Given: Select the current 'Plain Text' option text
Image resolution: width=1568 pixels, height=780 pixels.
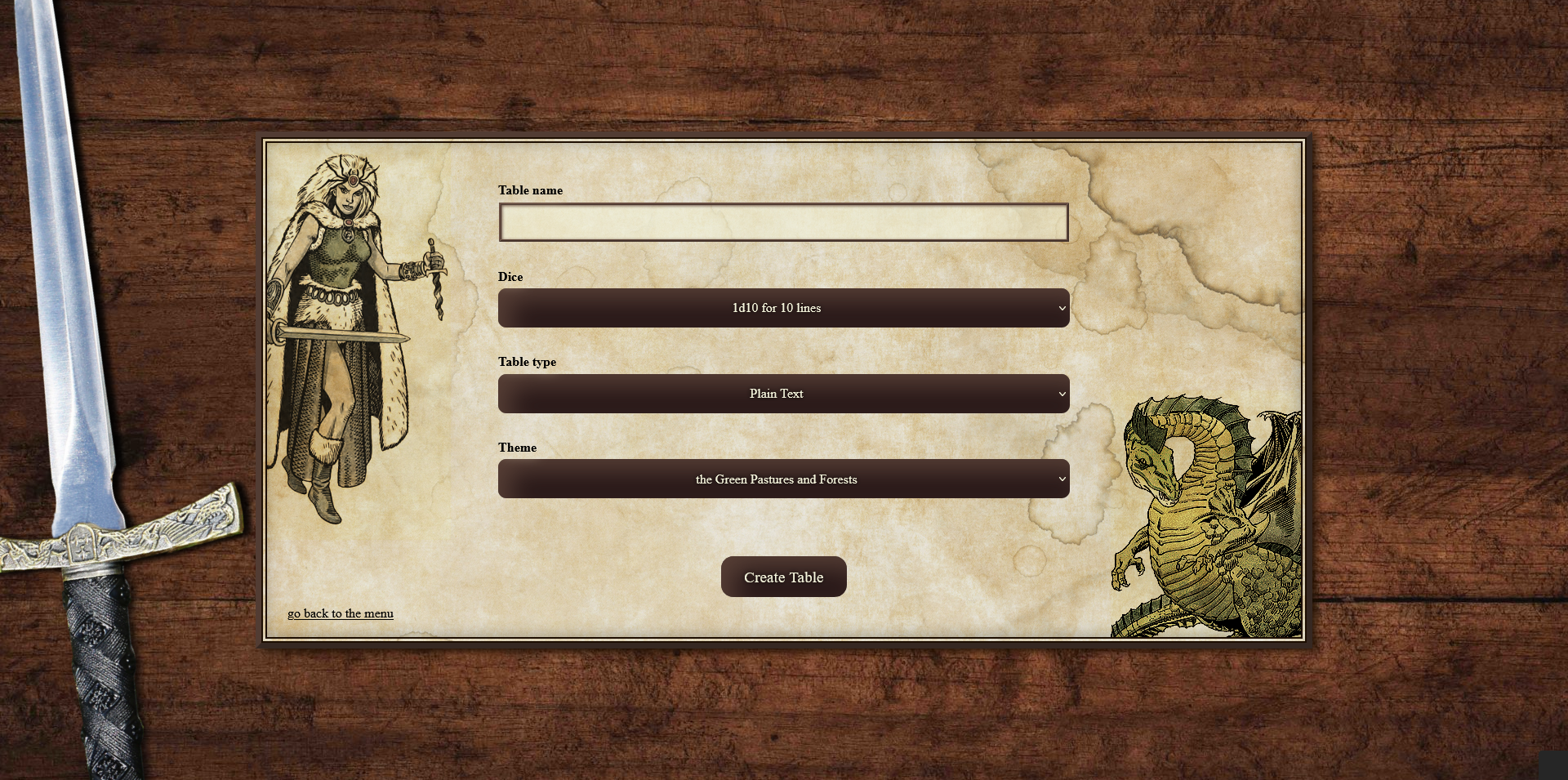Looking at the screenshot, I should 777,394.
